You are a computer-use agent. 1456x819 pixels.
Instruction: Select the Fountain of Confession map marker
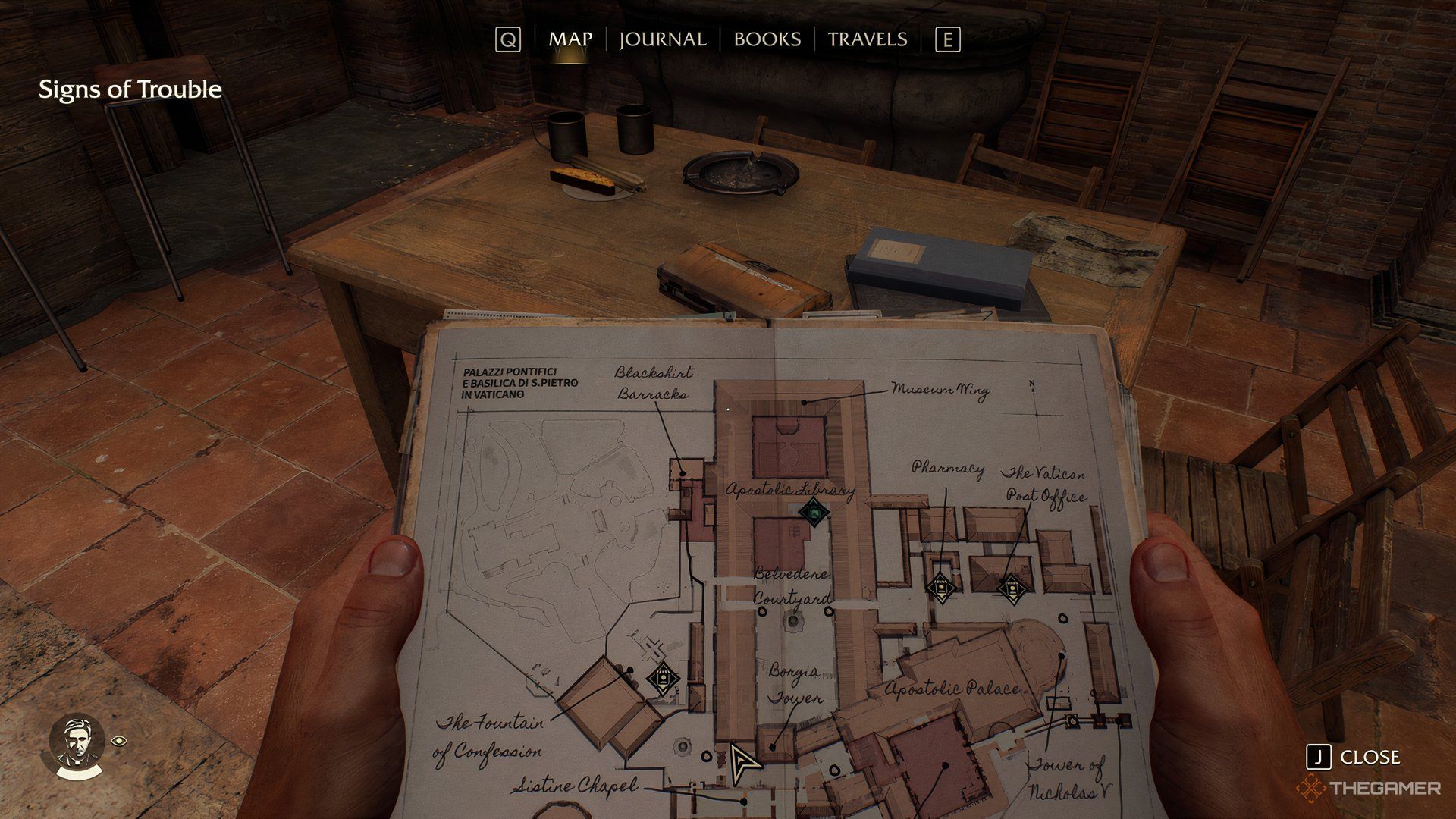pyautogui.click(x=662, y=677)
